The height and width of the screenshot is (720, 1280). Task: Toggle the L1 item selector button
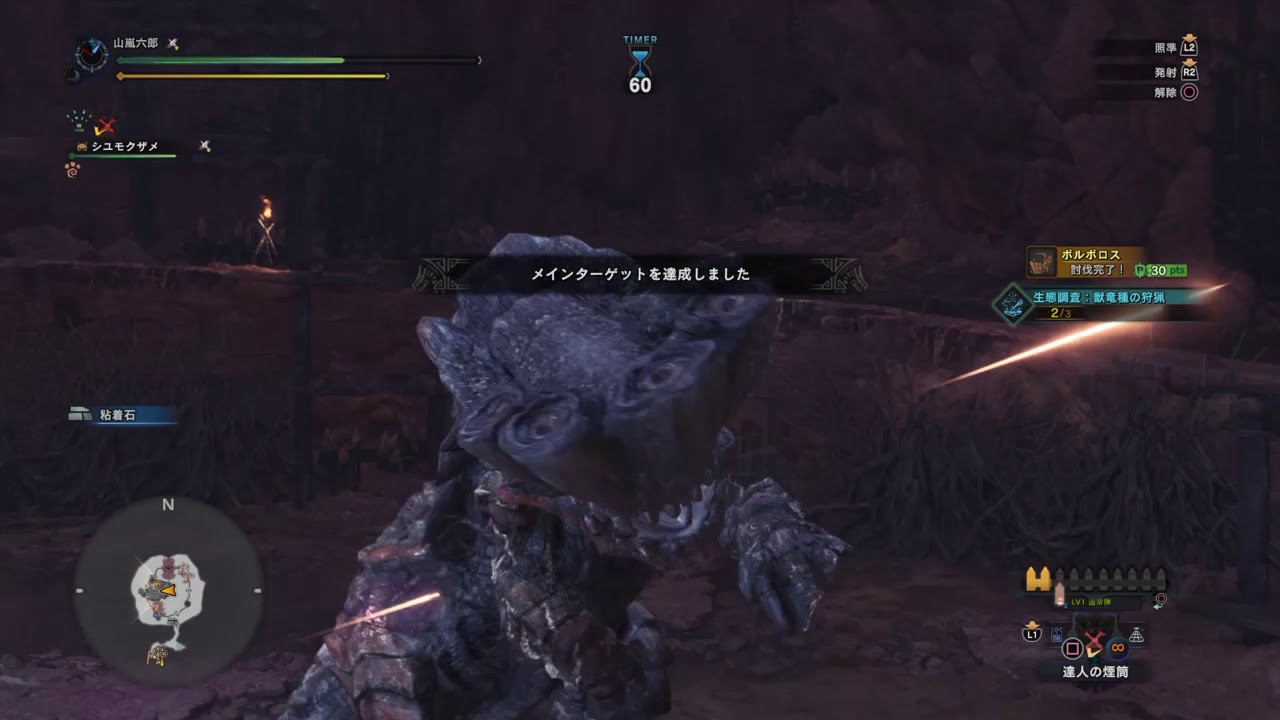1033,634
